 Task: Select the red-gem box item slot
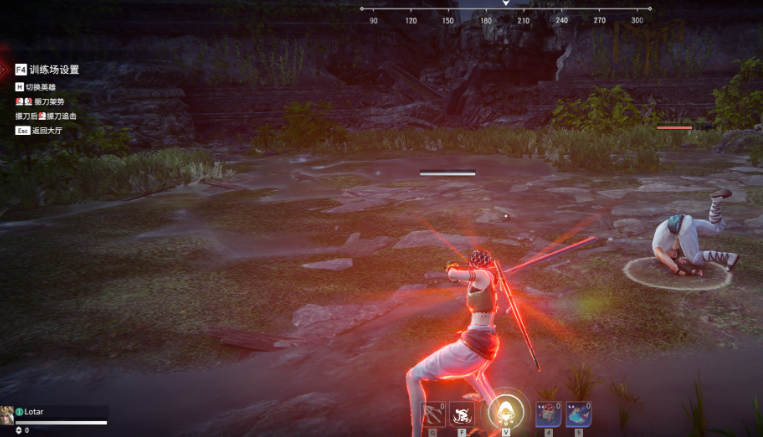pyautogui.click(x=548, y=414)
